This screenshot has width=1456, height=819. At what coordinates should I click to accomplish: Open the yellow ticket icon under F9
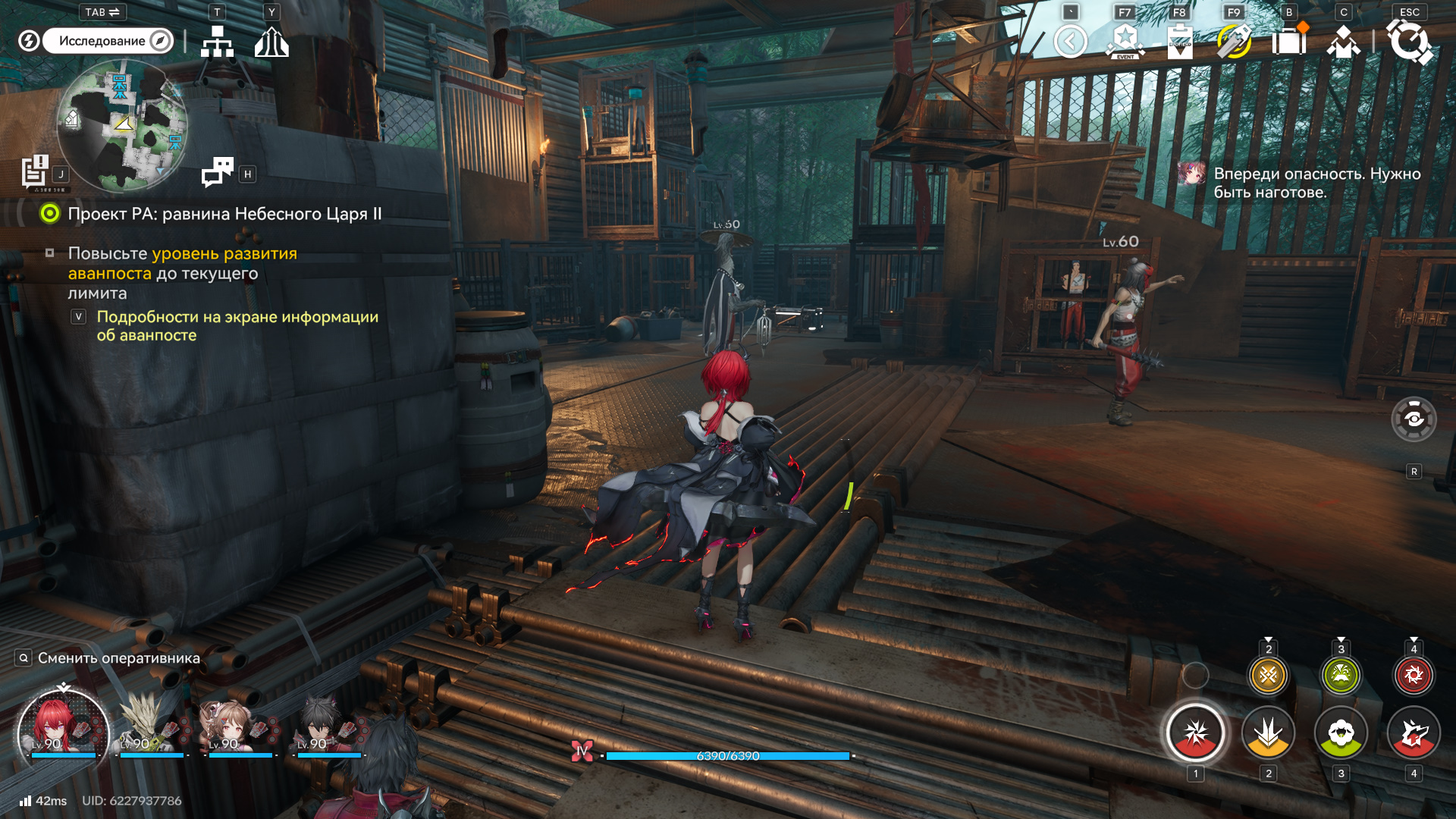point(1234,42)
